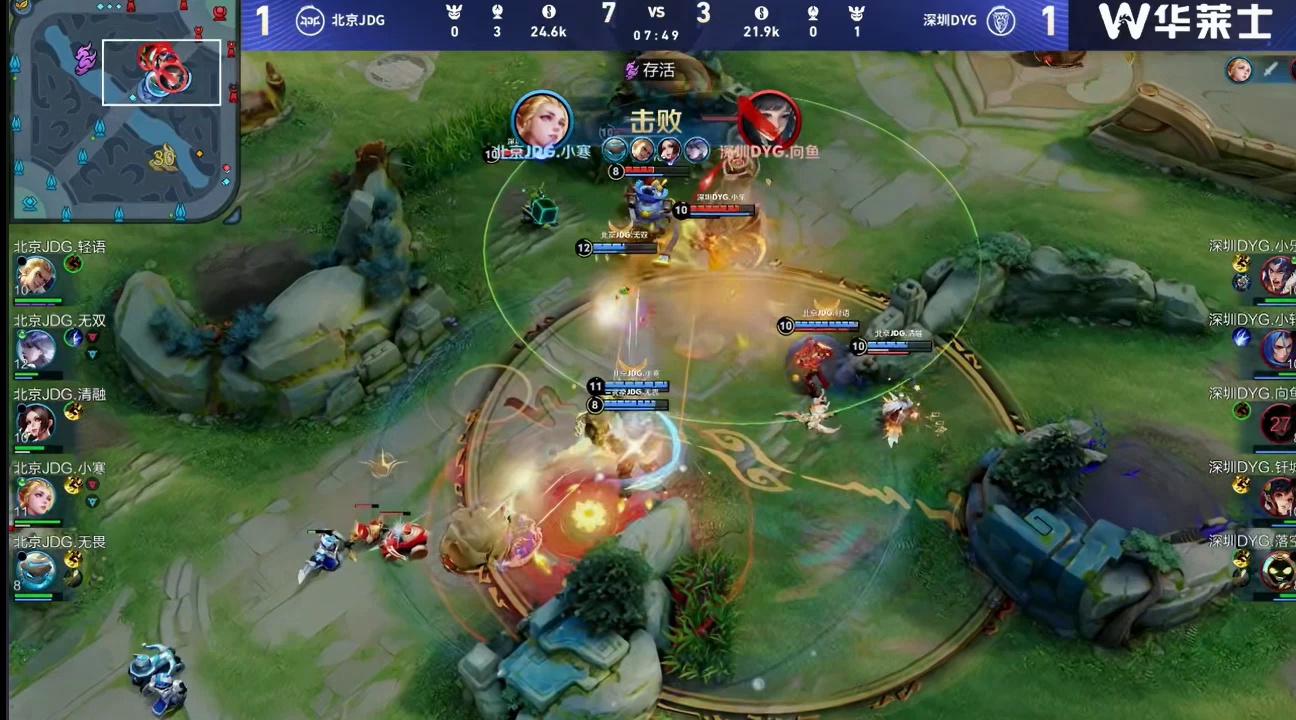Click the minimap in the top-left corner

(122, 110)
